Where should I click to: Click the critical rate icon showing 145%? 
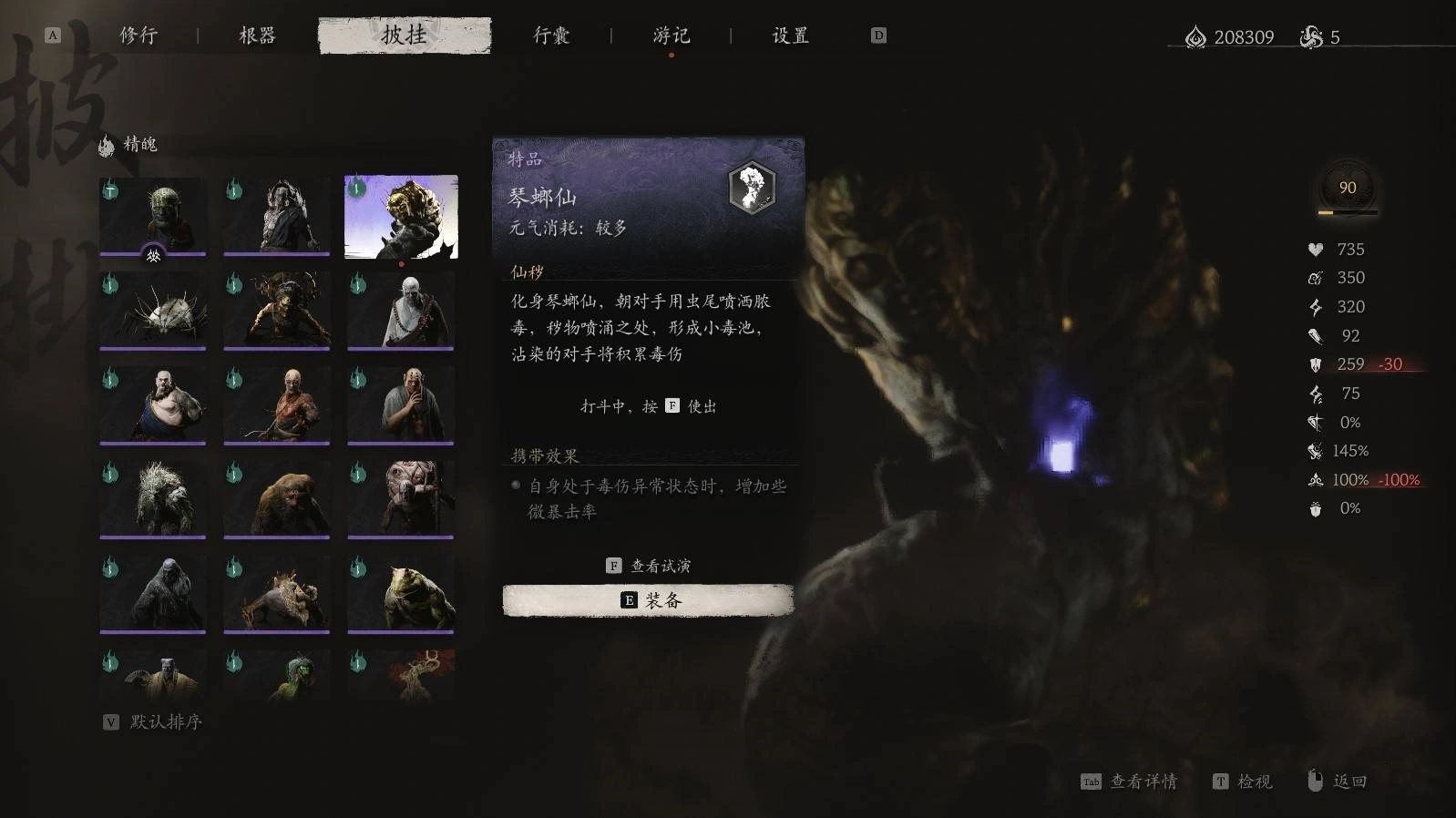click(x=1314, y=450)
